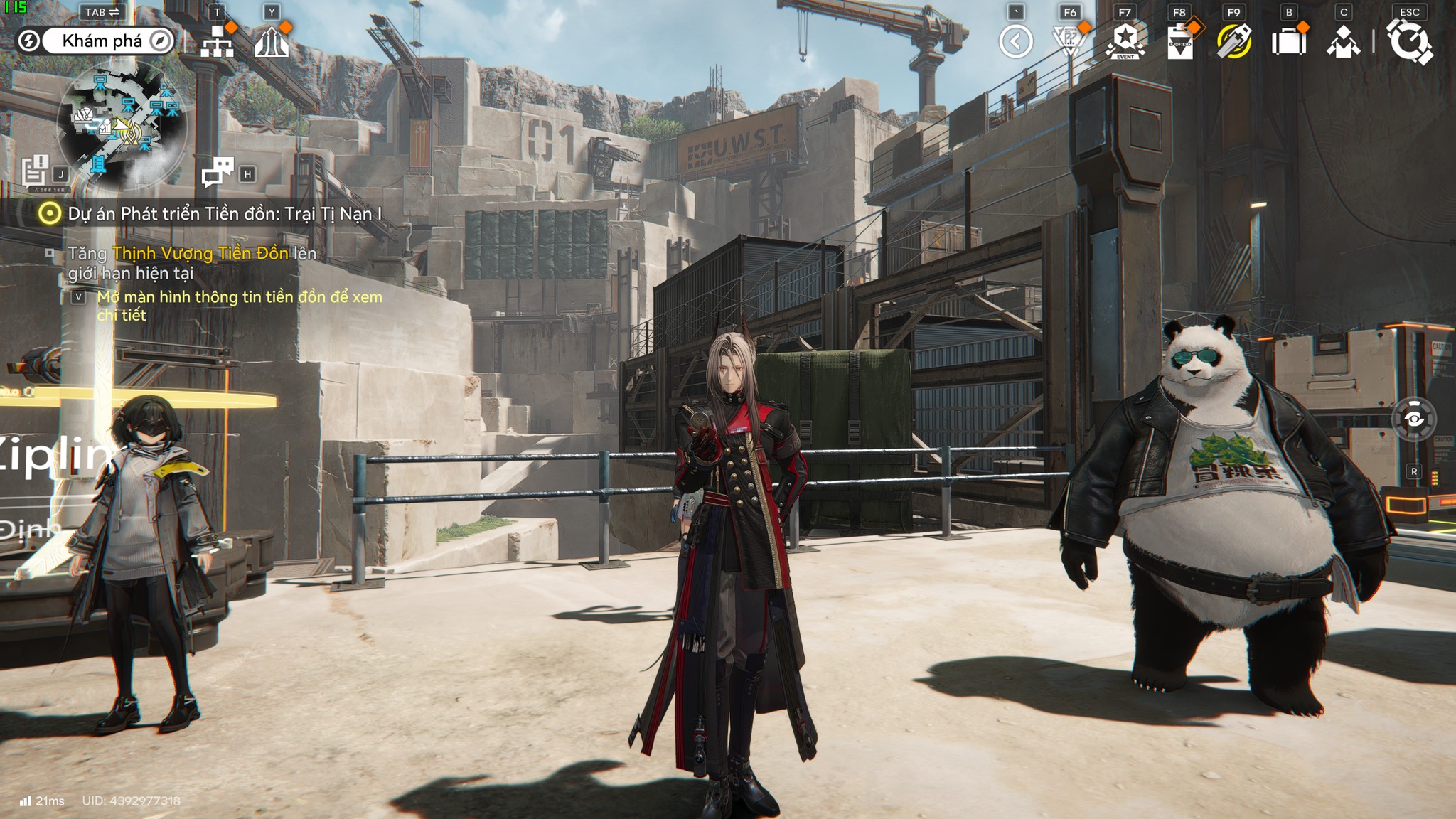Open the operator character menu icon

pos(1343,41)
